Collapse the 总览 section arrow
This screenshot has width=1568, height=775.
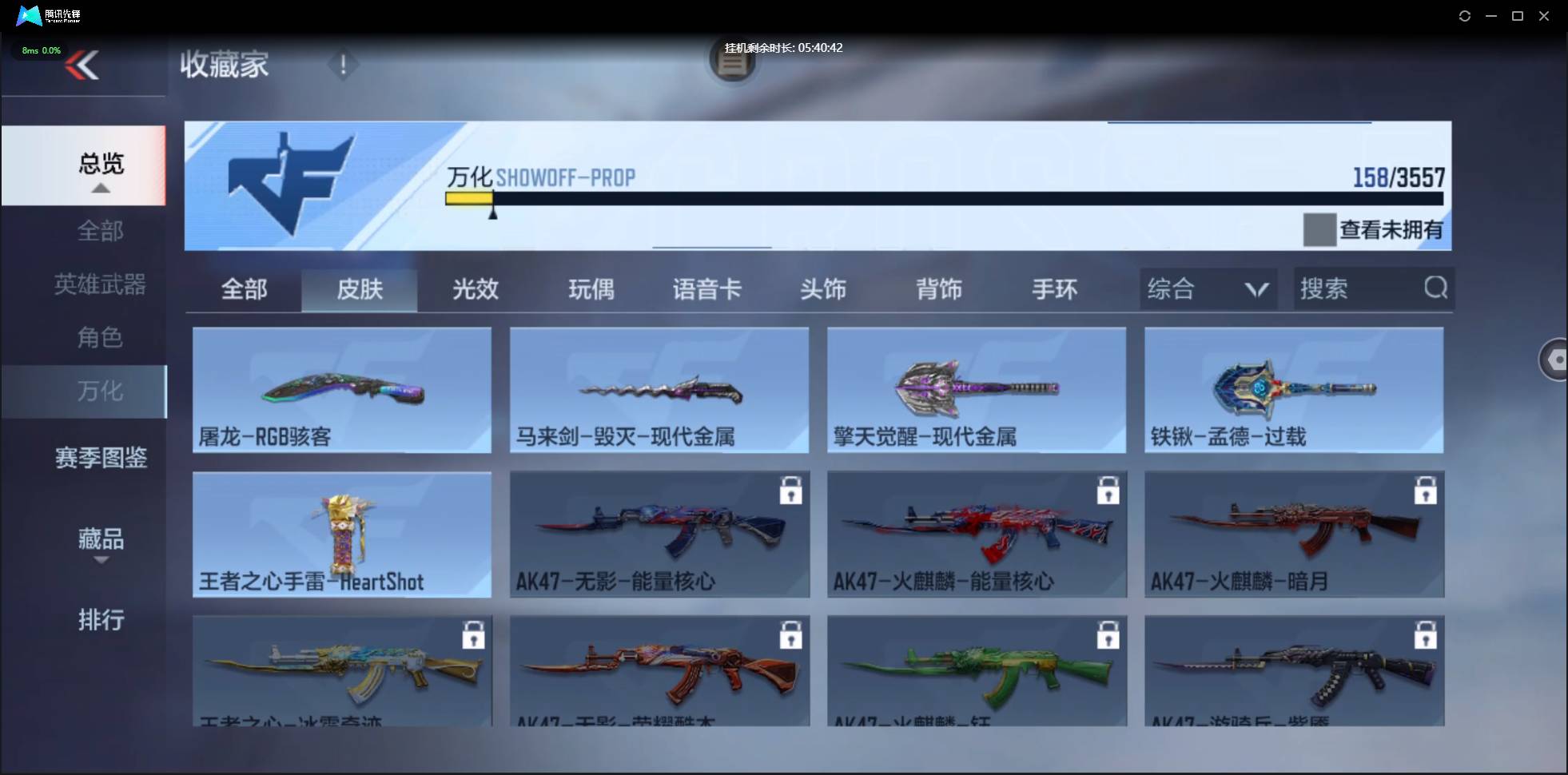99,188
